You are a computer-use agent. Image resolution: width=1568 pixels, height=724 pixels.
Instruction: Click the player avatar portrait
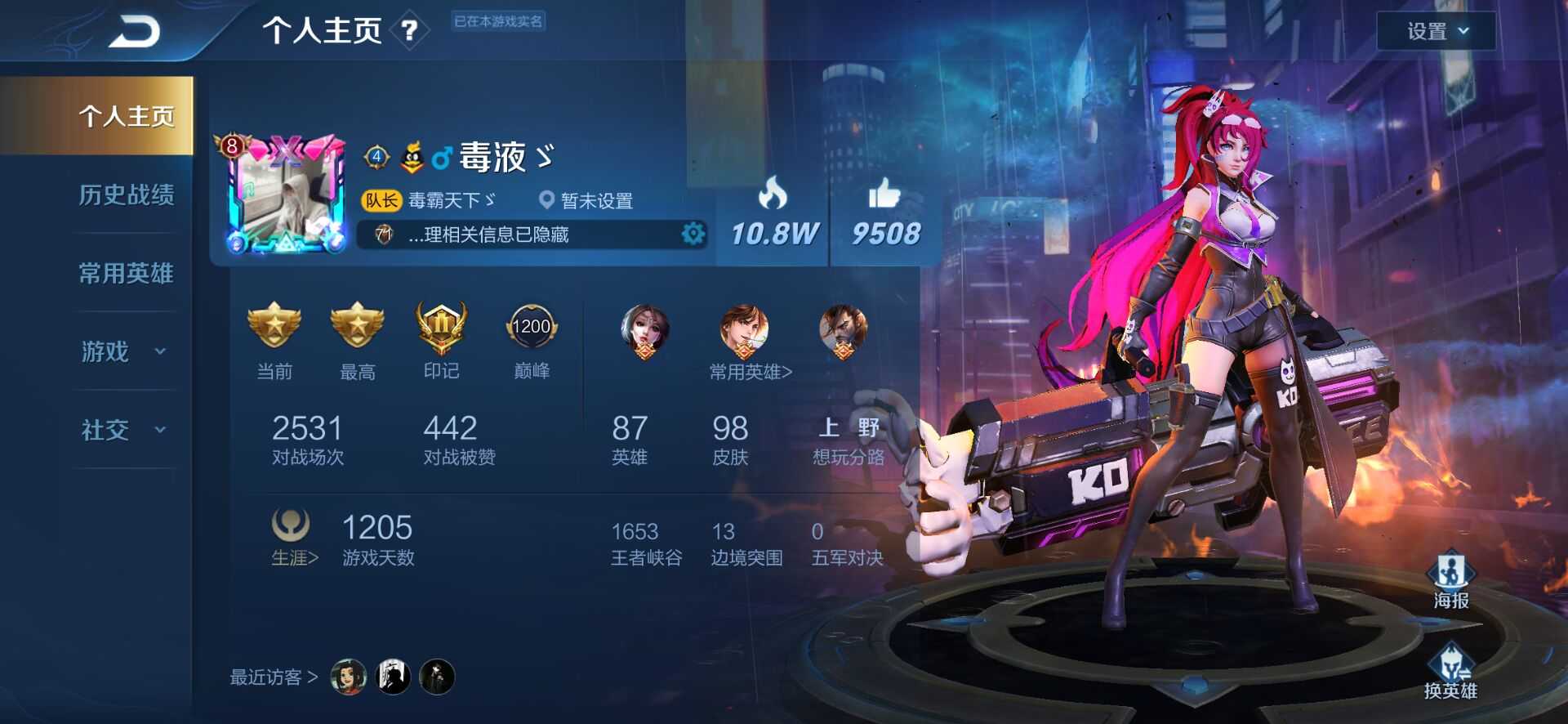pos(286,196)
